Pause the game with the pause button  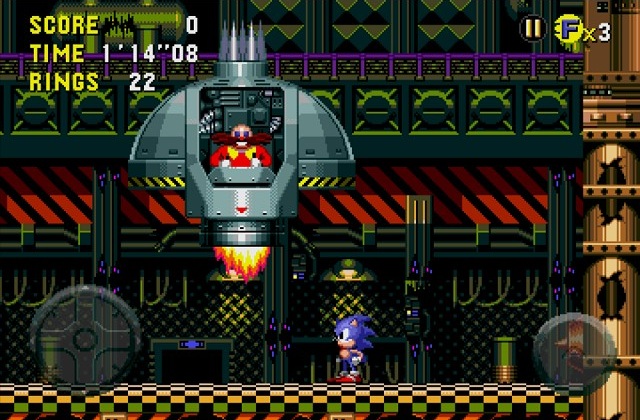click(535, 30)
